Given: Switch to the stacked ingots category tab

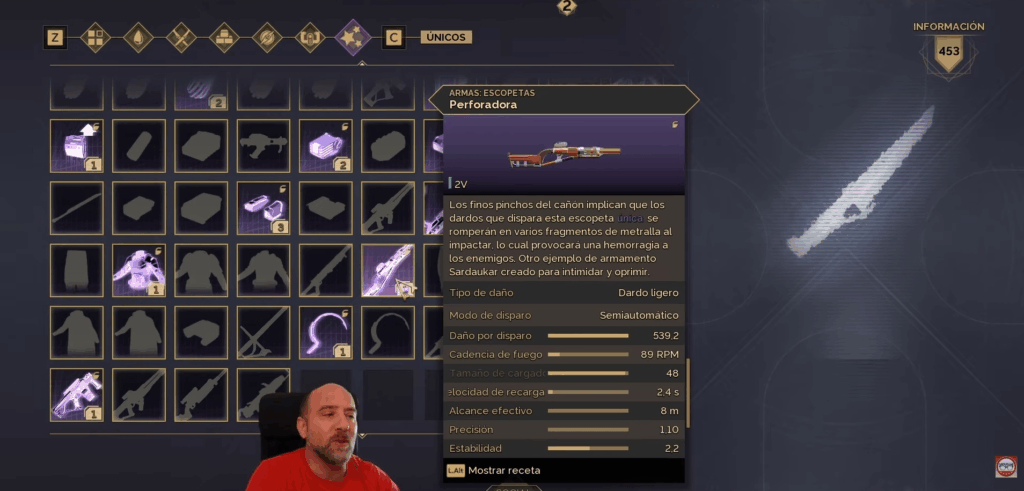Looking at the screenshot, I should coord(224,38).
